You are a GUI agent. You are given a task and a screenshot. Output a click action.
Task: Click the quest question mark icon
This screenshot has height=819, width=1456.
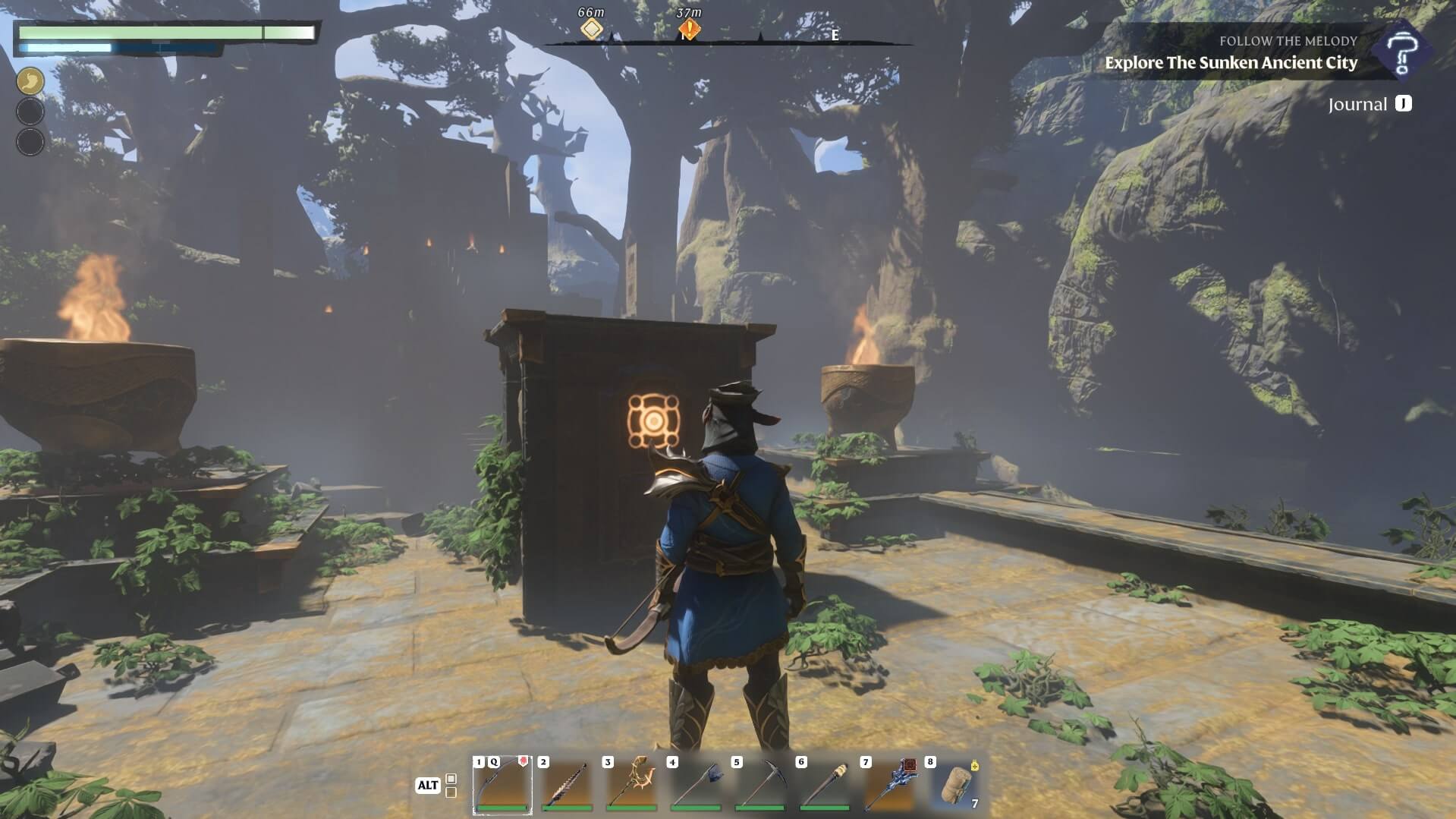click(1402, 51)
